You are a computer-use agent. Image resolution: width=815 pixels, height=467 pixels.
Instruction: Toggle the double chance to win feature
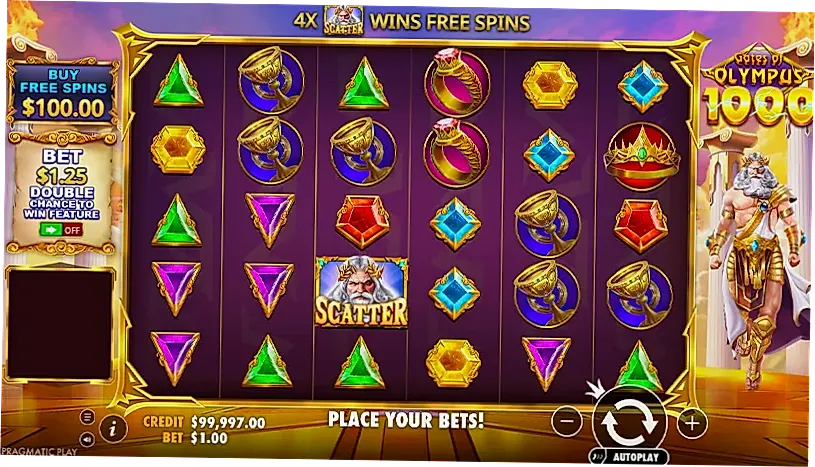(x=62, y=229)
